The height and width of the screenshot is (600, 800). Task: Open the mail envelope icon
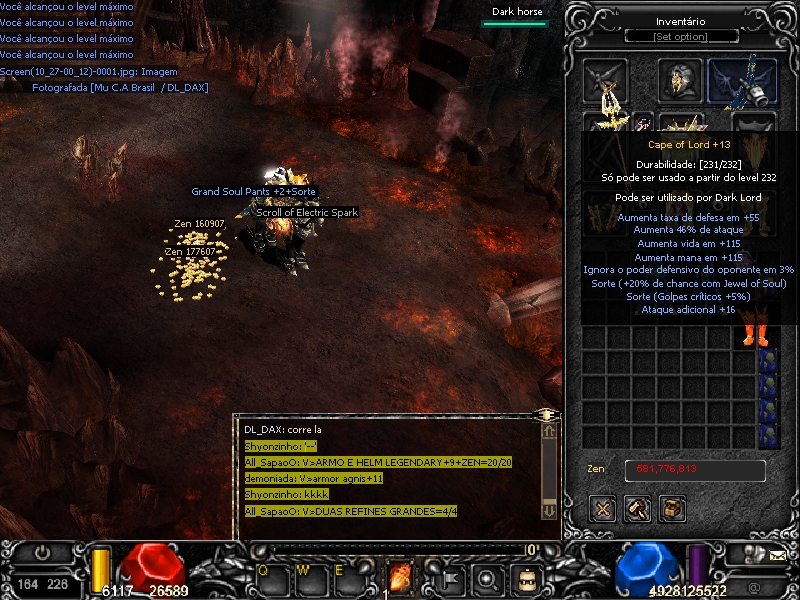point(778,552)
